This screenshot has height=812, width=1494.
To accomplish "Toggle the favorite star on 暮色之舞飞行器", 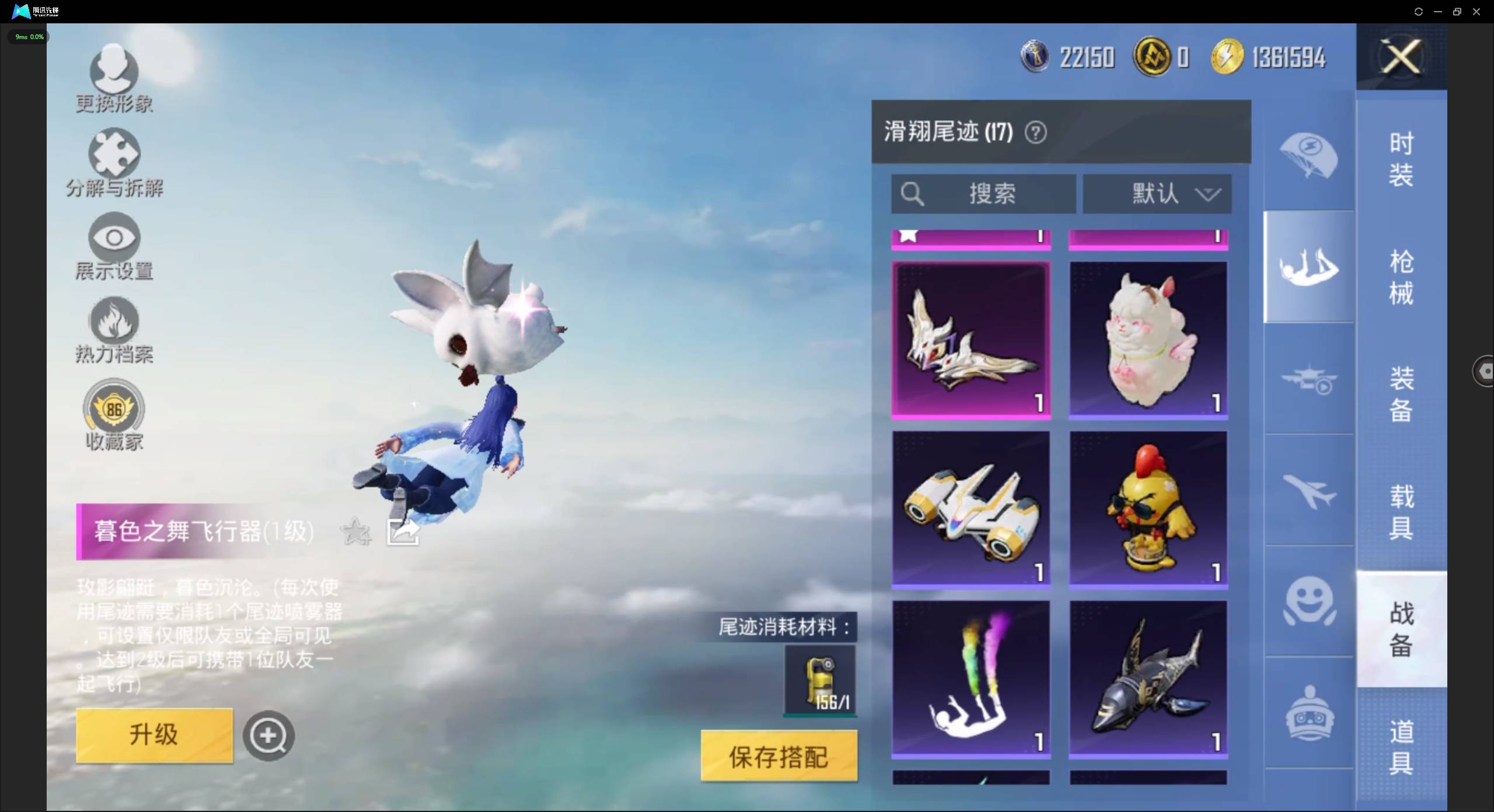I will (354, 531).
